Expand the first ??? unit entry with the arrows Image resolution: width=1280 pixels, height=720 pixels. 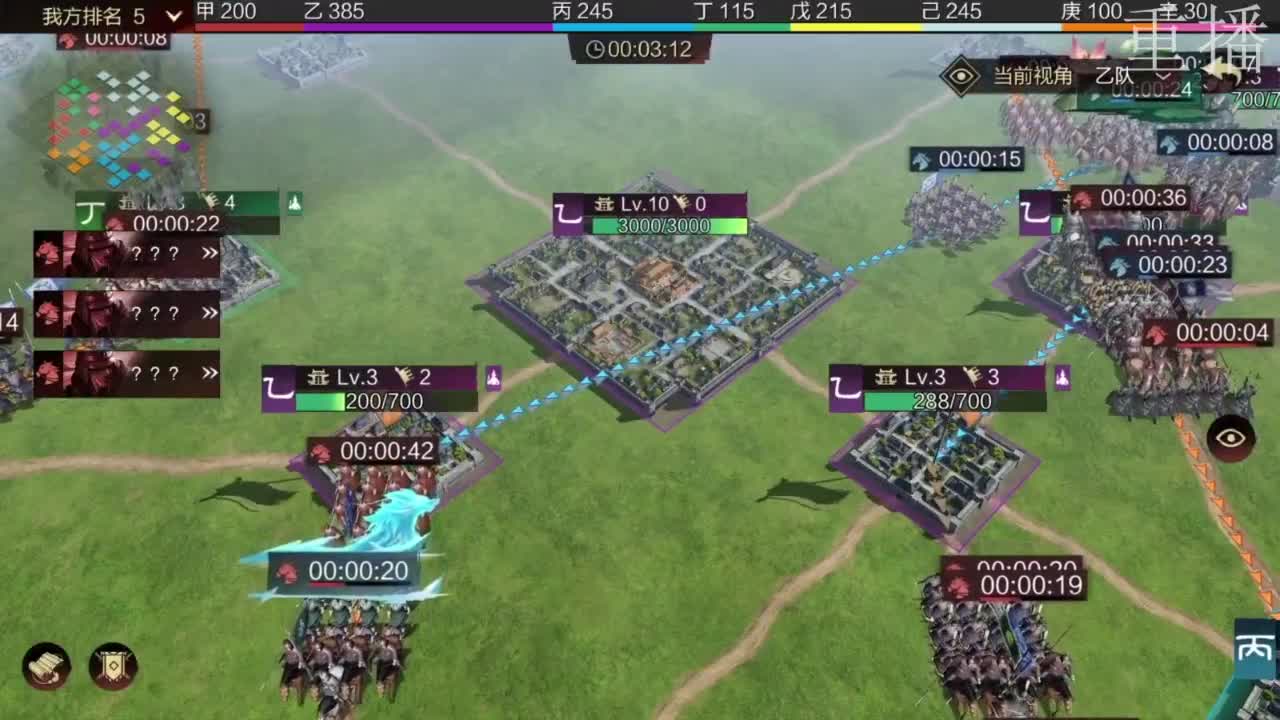point(210,253)
